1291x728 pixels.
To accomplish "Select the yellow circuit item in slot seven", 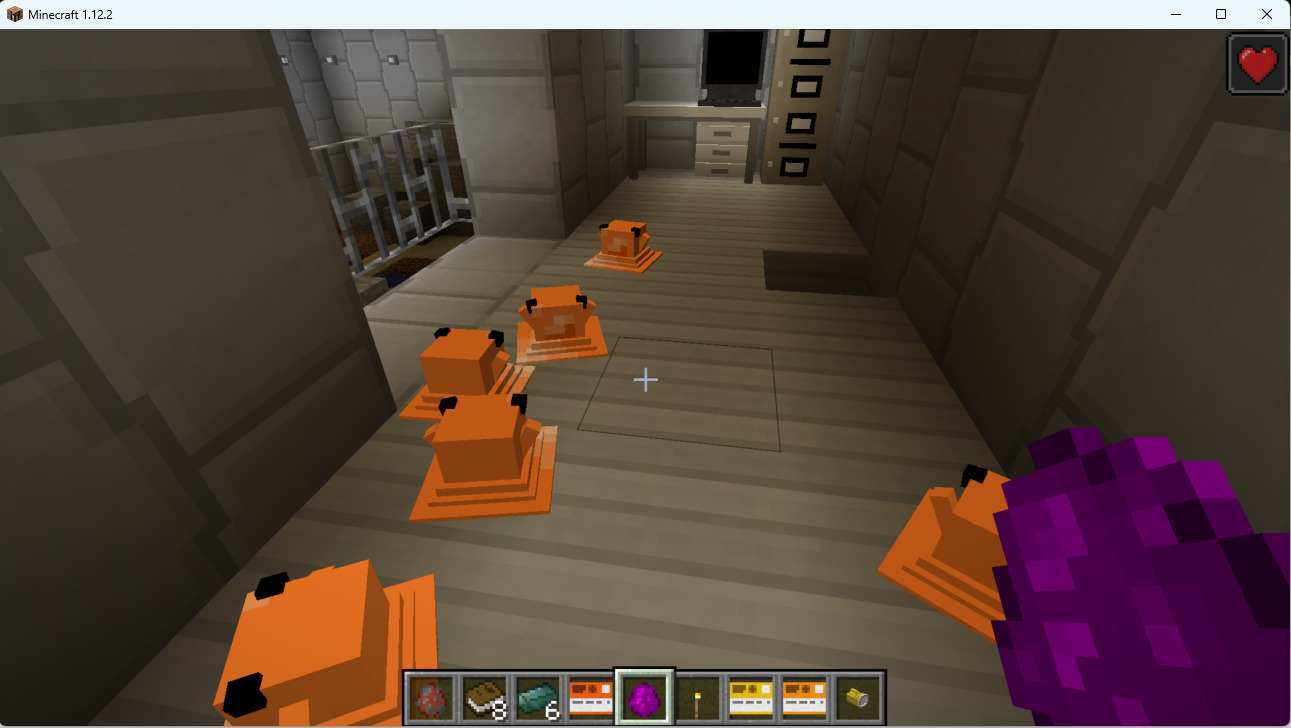I will point(751,695).
